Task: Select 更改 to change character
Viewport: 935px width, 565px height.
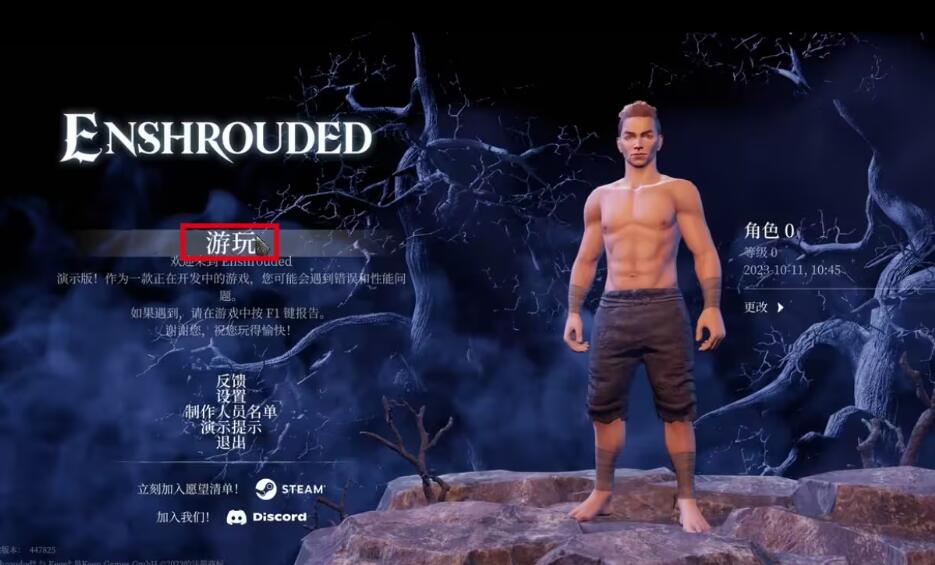Action: (x=763, y=307)
